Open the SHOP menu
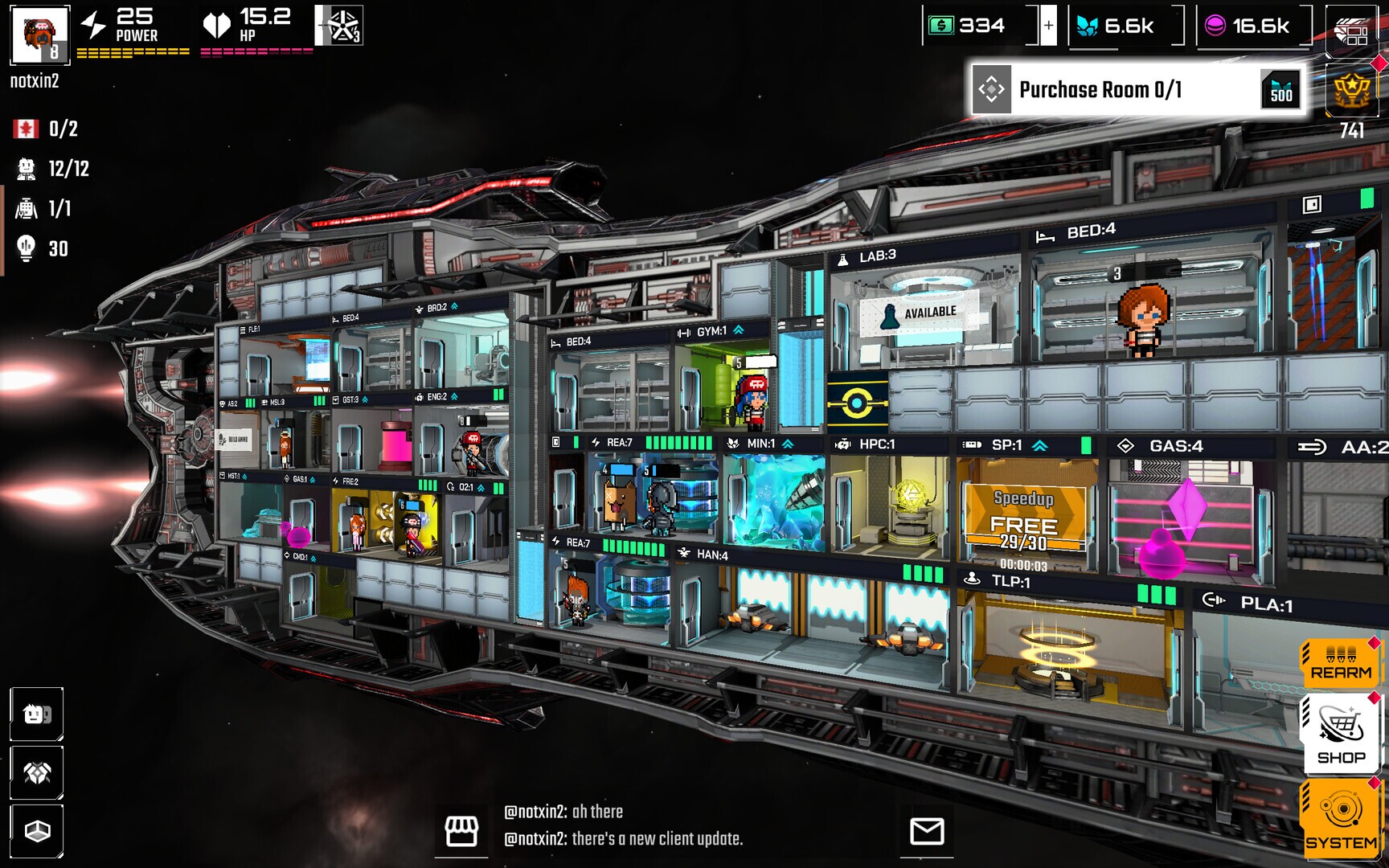The width and height of the screenshot is (1389, 868). click(x=1341, y=735)
